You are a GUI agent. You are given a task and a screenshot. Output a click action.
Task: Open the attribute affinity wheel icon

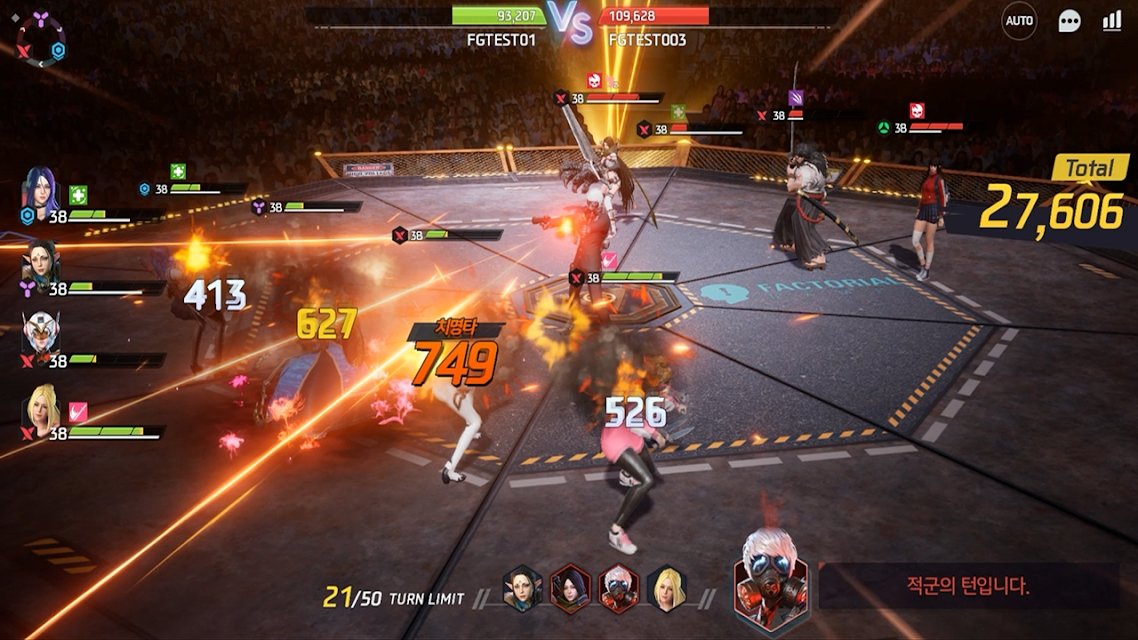(40, 41)
